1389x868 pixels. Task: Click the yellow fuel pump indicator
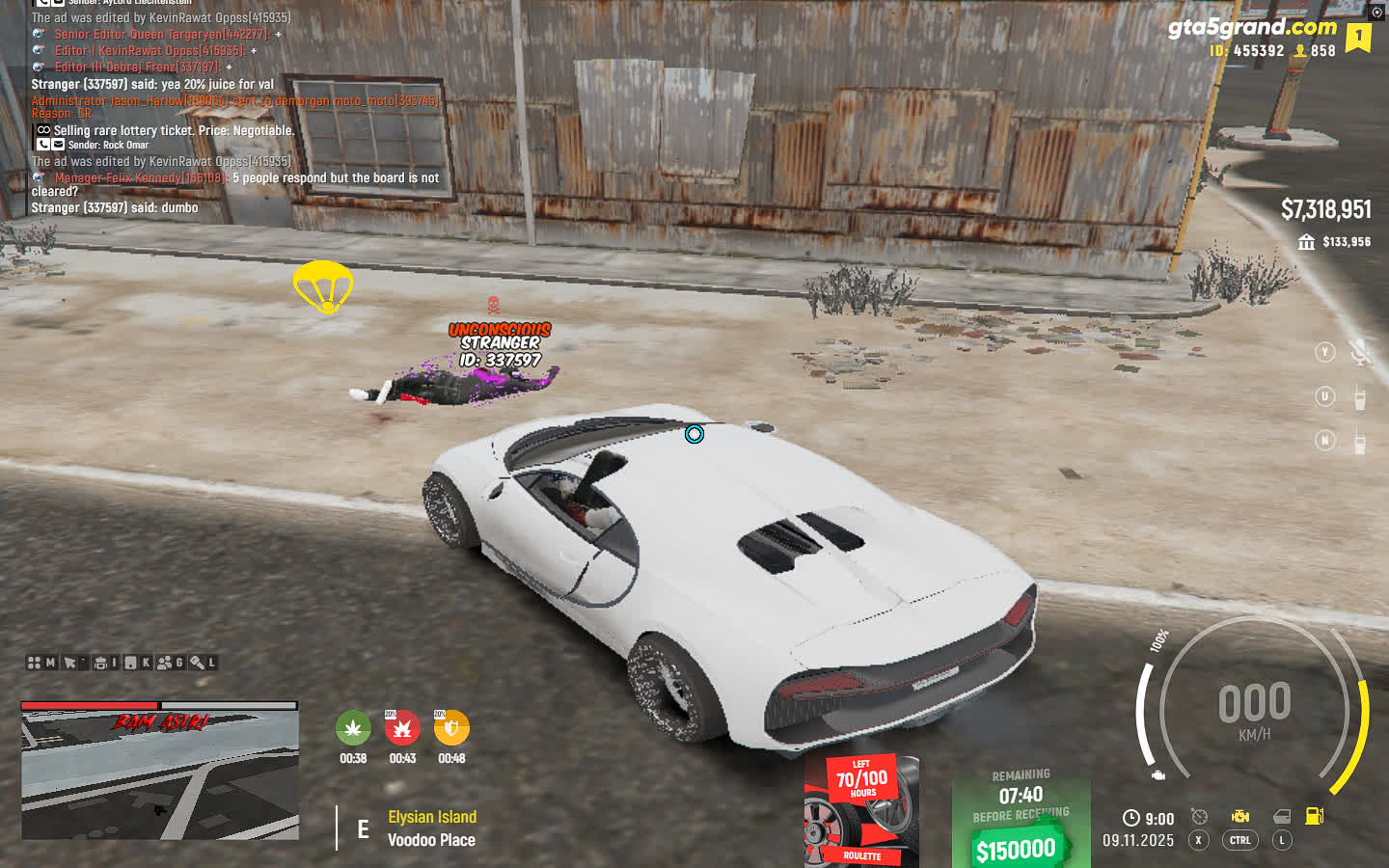[1314, 816]
